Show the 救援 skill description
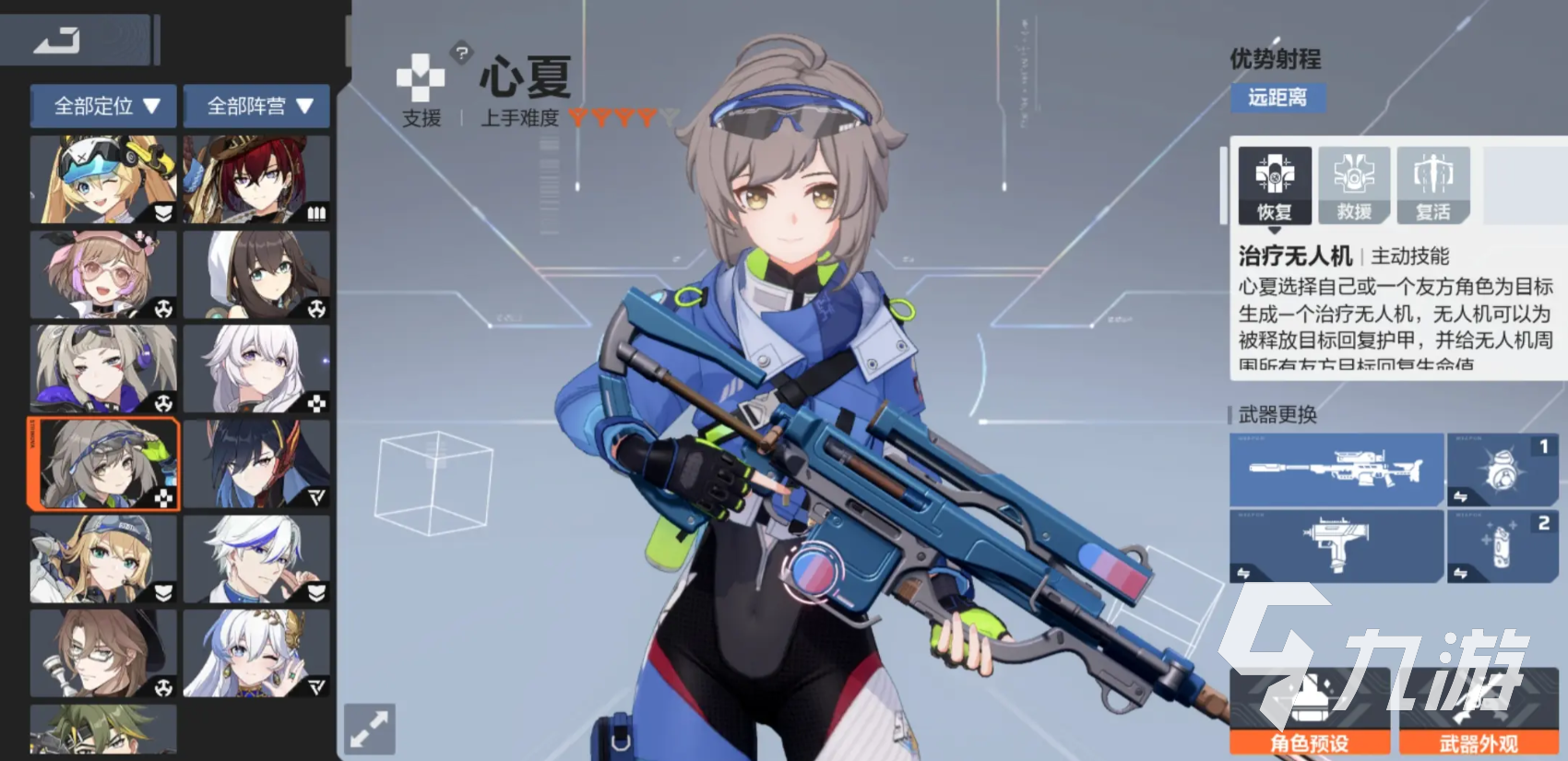The image size is (1568, 761). (x=1354, y=185)
